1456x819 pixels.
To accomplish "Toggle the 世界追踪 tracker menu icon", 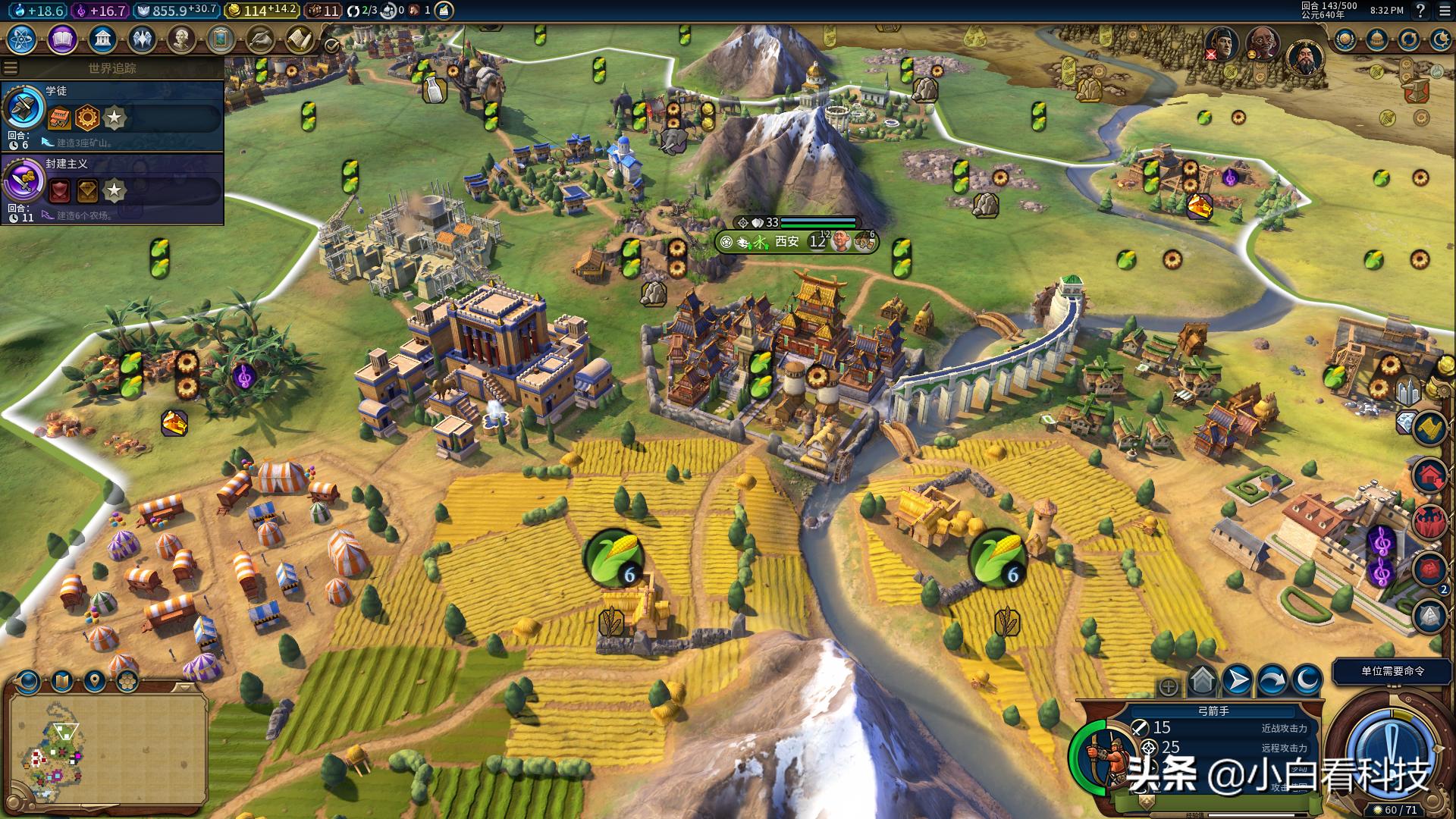I will coord(11,67).
